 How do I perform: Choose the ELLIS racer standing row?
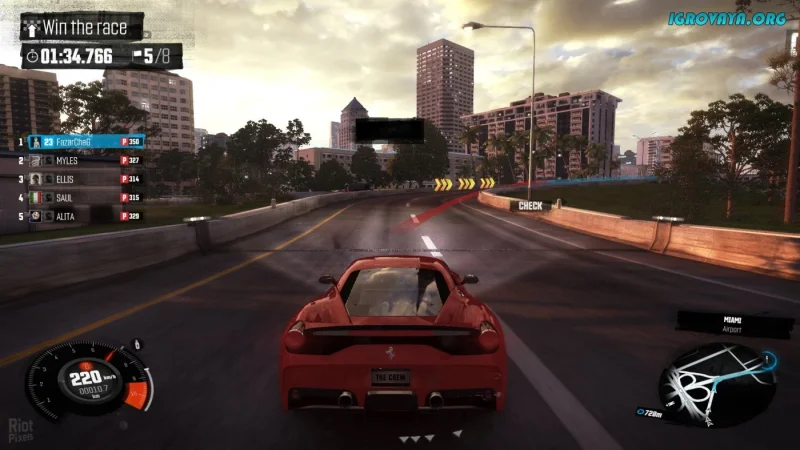(86, 179)
